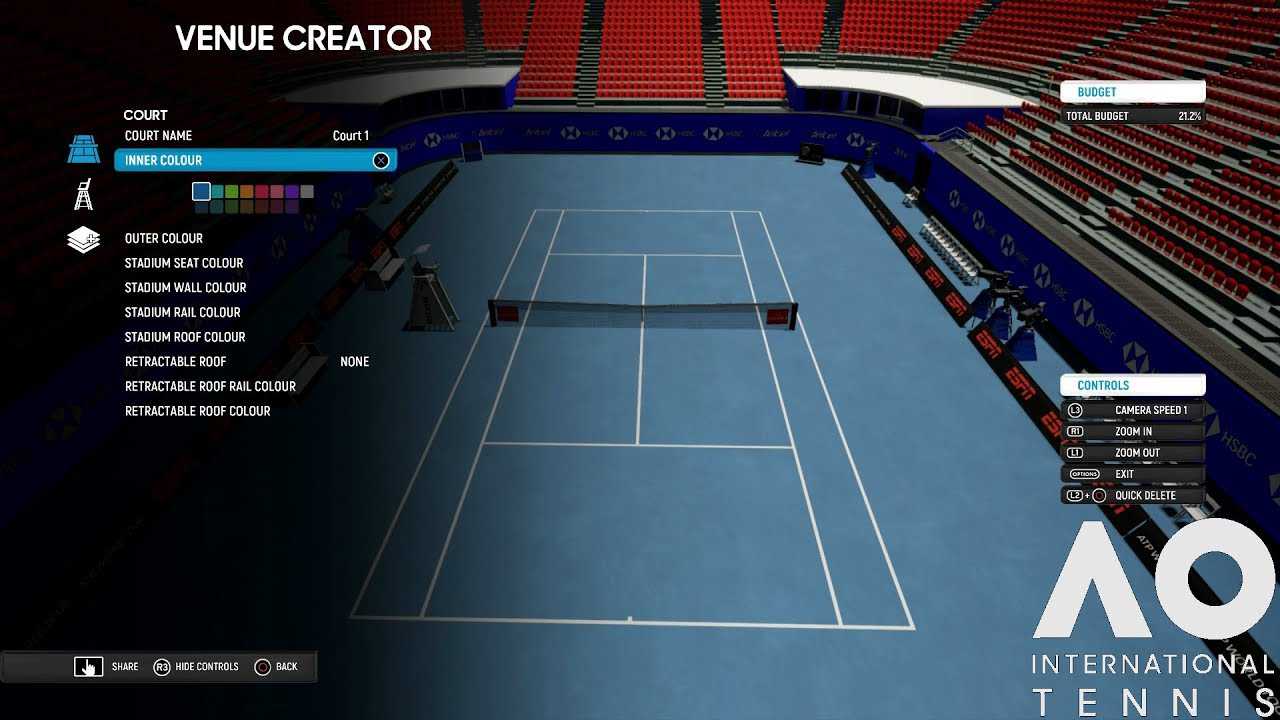Image resolution: width=1280 pixels, height=720 pixels.
Task: Pick the teal colour swatch
Action: tap(217, 191)
